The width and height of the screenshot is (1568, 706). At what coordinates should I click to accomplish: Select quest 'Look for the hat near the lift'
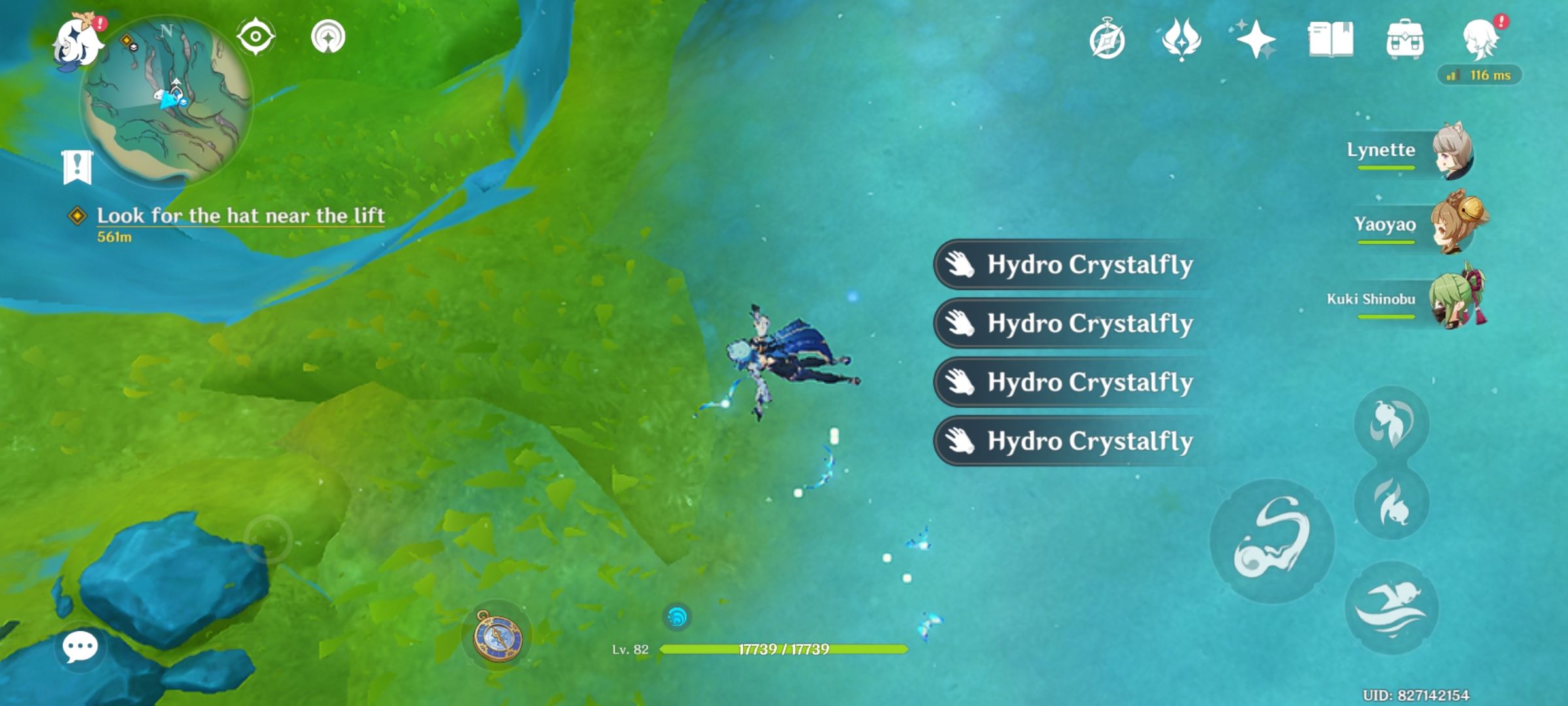pyautogui.click(x=242, y=214)
